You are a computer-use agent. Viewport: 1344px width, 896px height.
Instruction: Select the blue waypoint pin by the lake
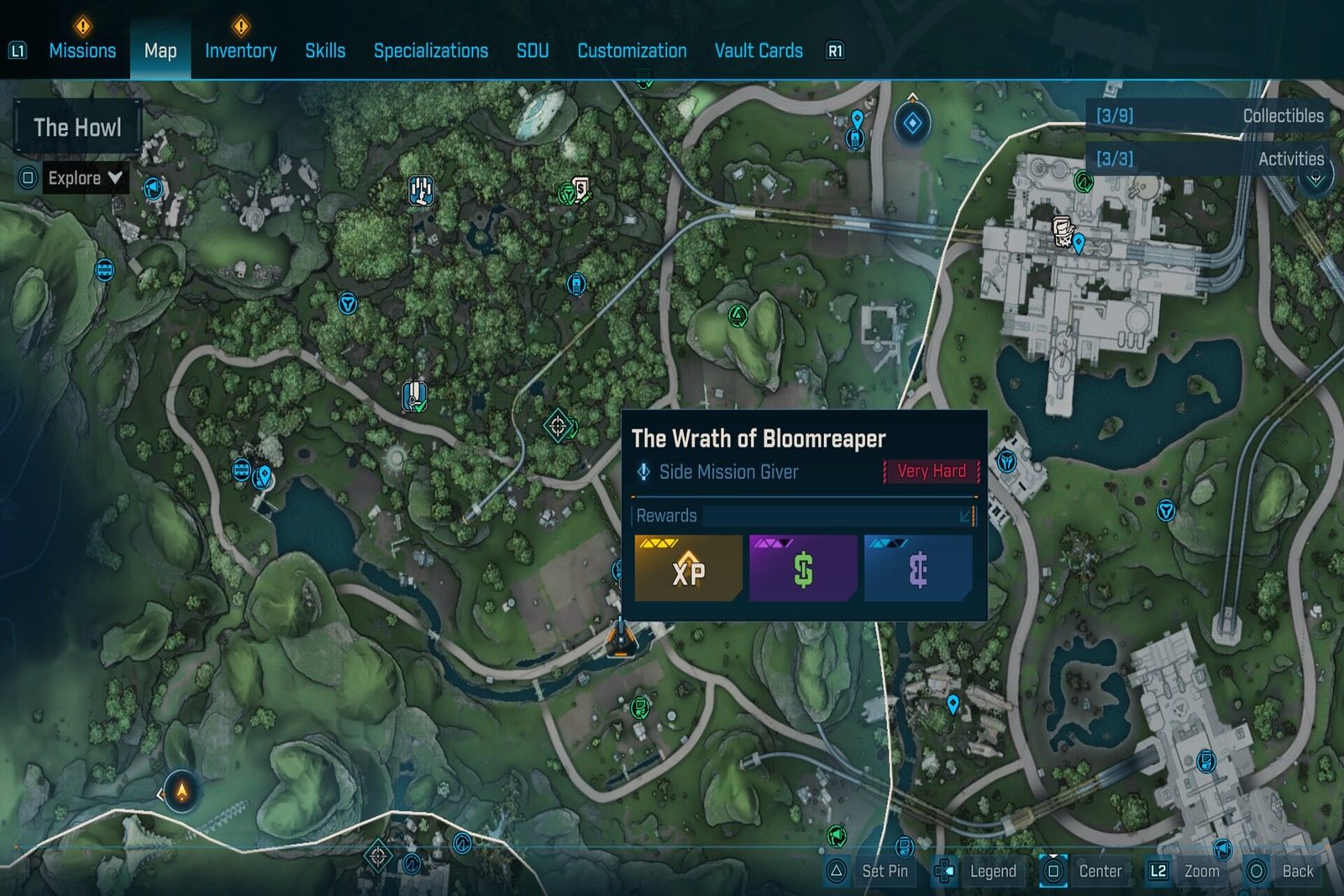tap(265, 477)
